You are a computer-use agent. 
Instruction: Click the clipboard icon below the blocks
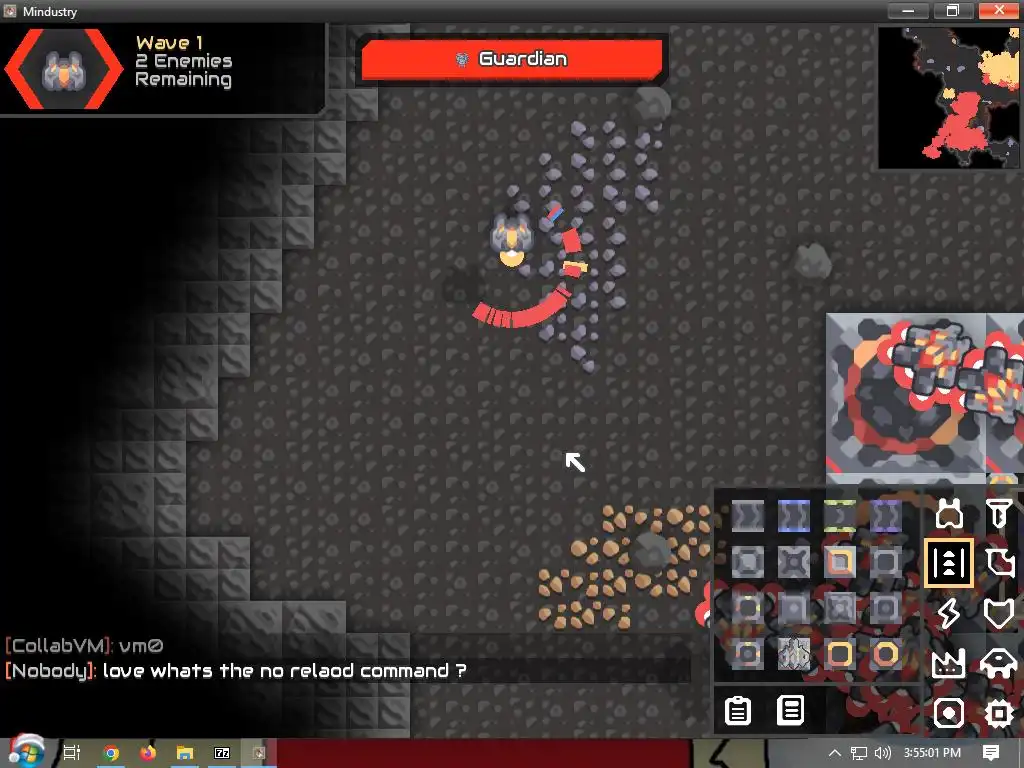coord(738,710)
